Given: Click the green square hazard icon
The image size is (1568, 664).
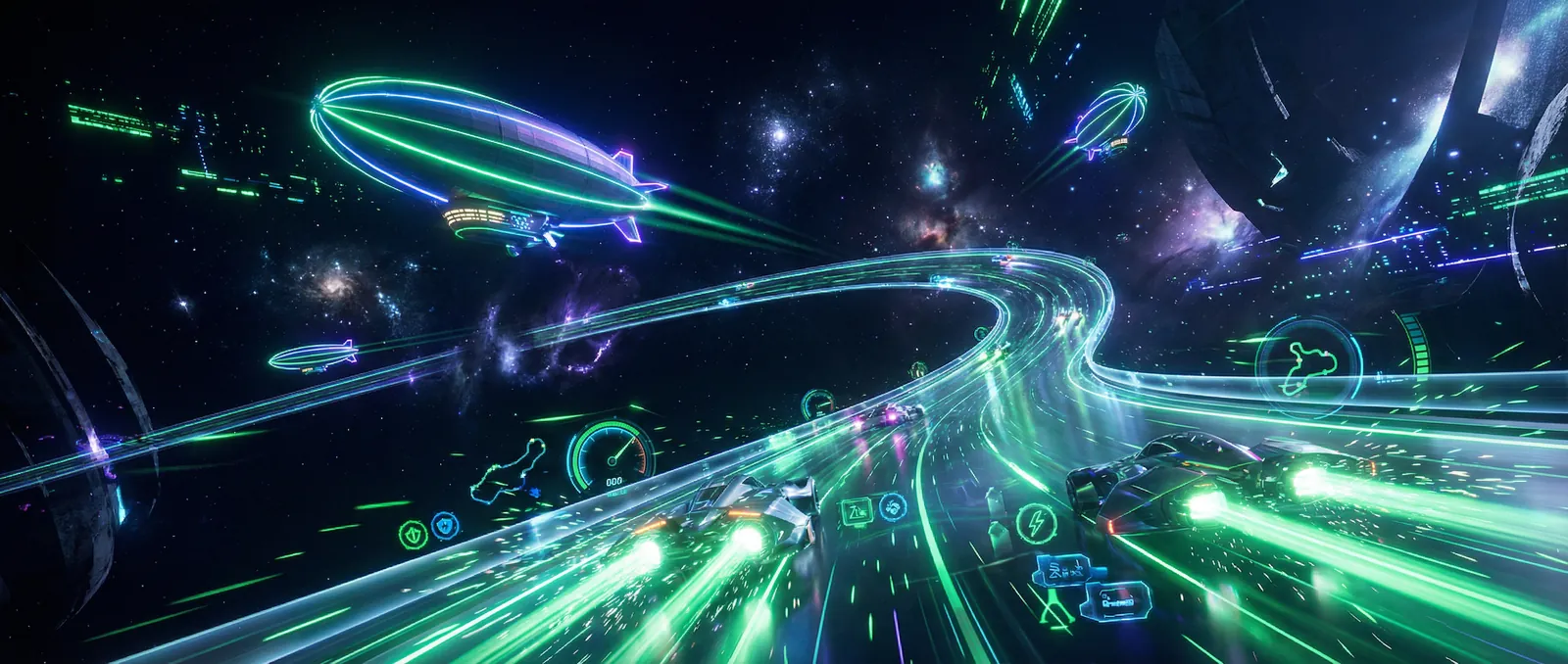Looking at the screenshot, I should (856, 509).
